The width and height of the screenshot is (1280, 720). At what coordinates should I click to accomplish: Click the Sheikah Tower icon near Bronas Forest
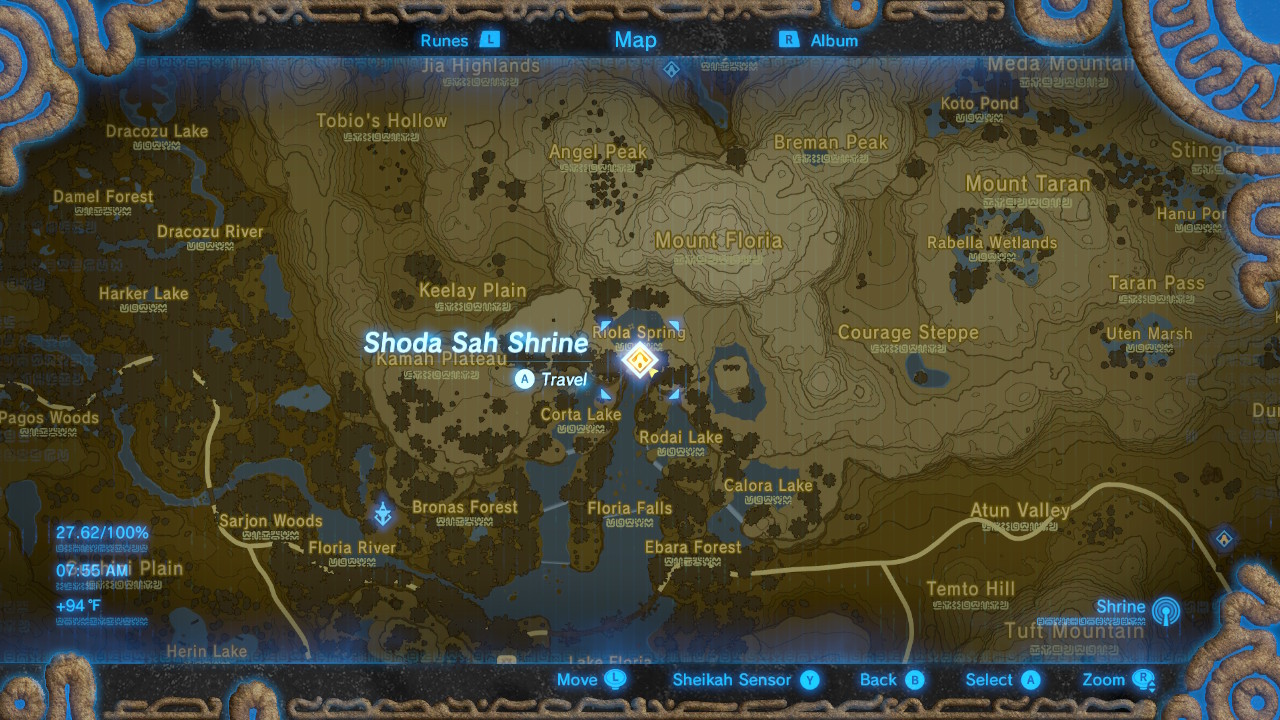click(x=384, y=510)
